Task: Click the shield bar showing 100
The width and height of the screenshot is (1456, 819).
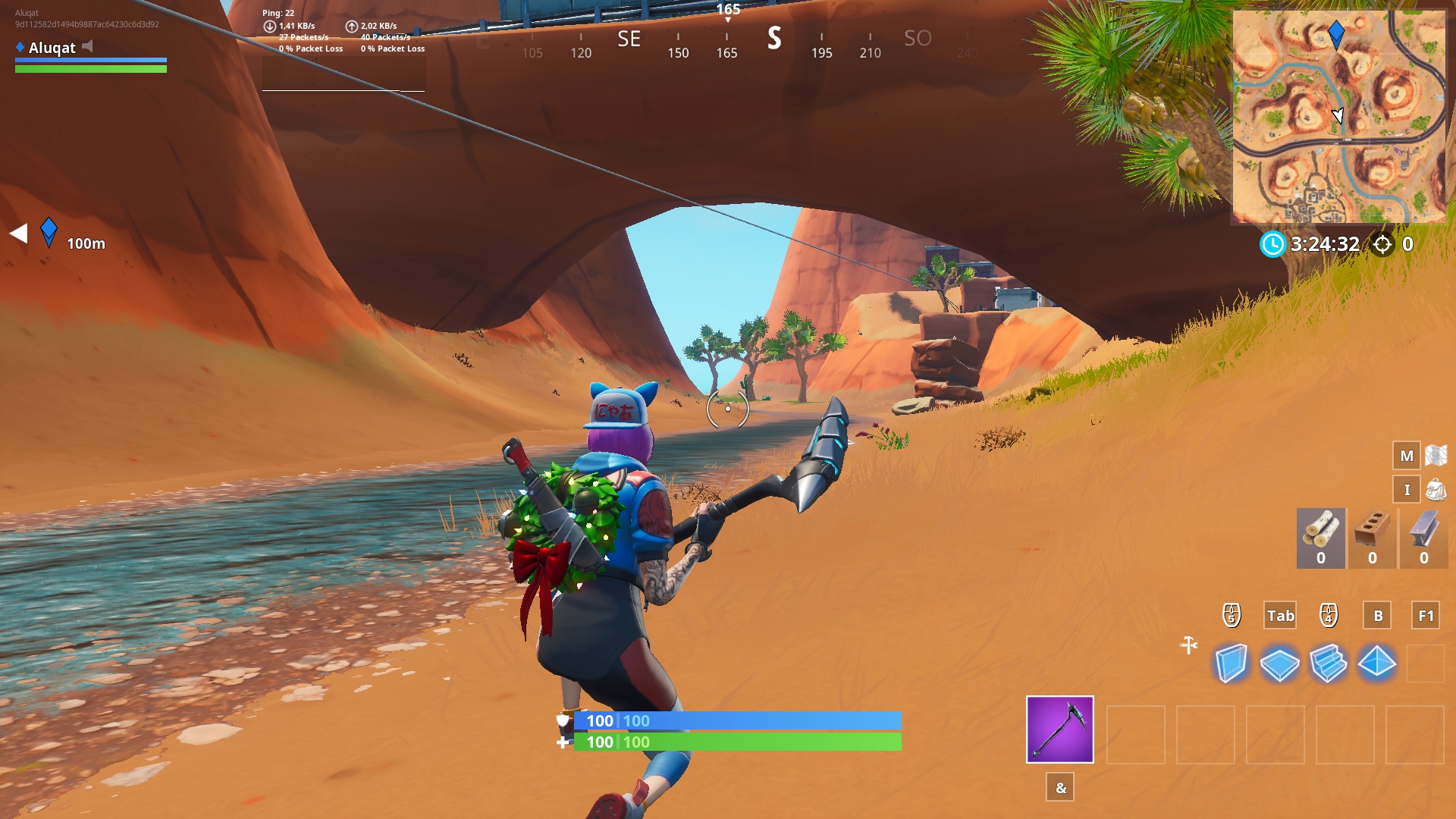Action: (x=736, y=721)
